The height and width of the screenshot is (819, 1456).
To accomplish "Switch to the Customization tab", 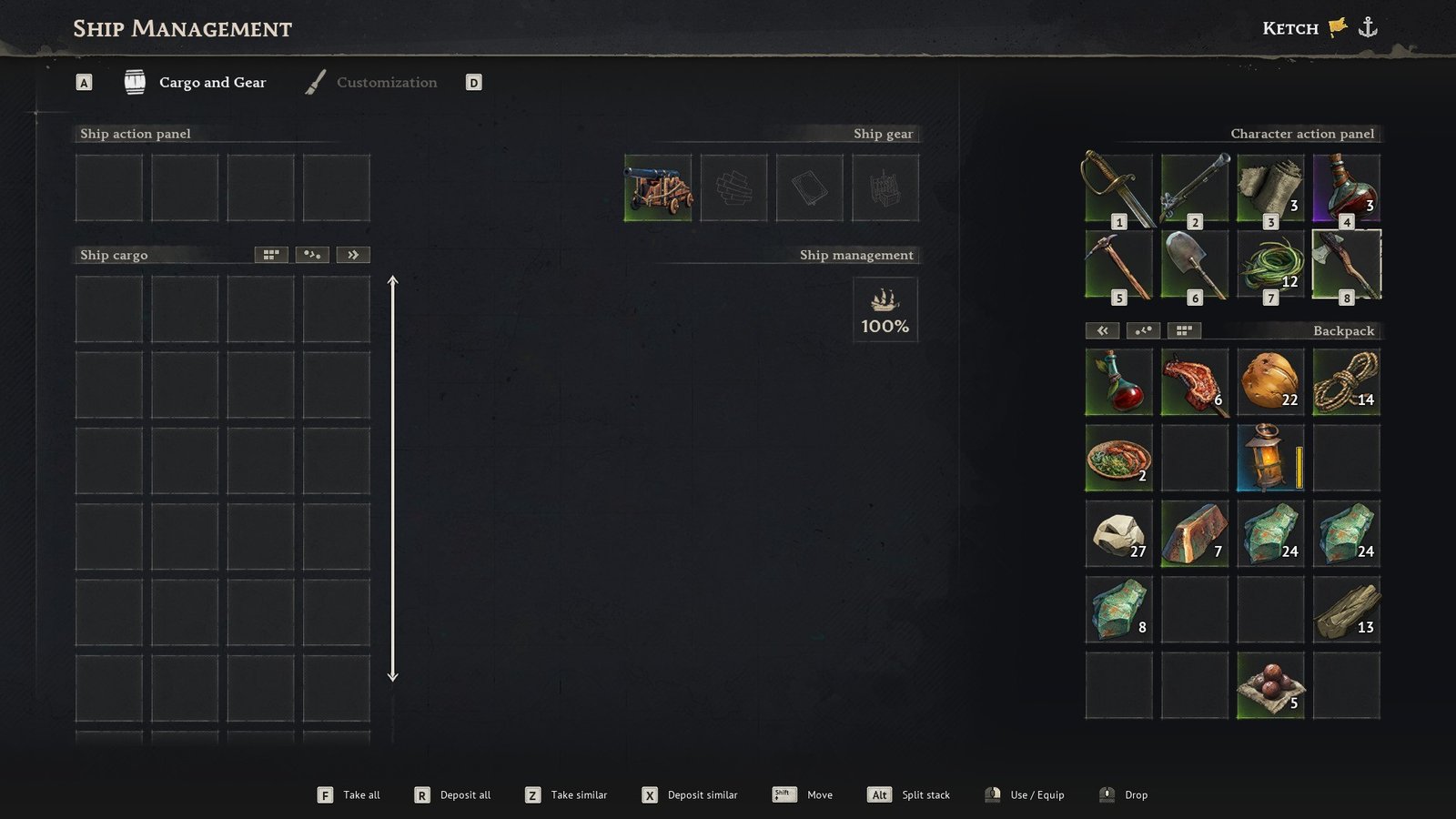I will tap(386, 83).
